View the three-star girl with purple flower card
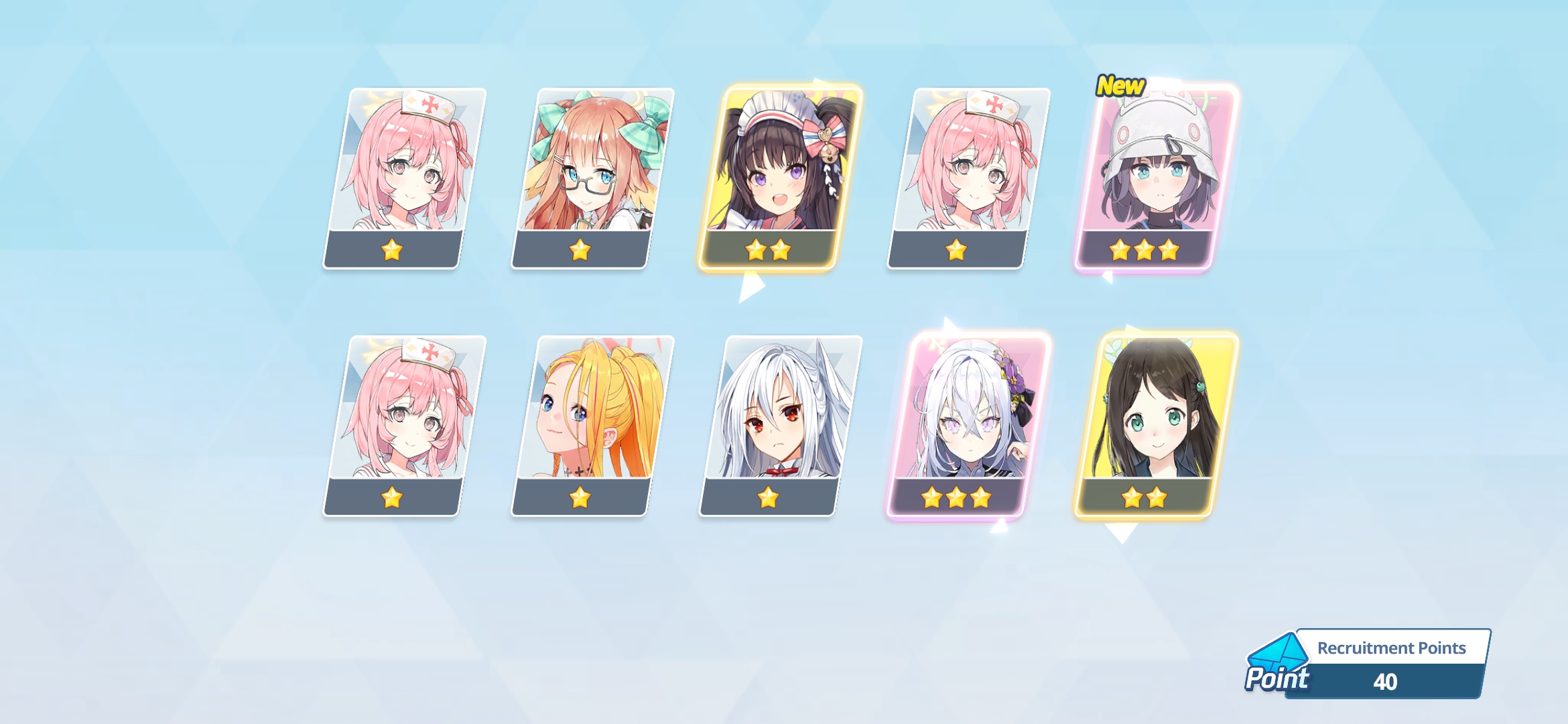1568x724 pixels. coord(969,426)
